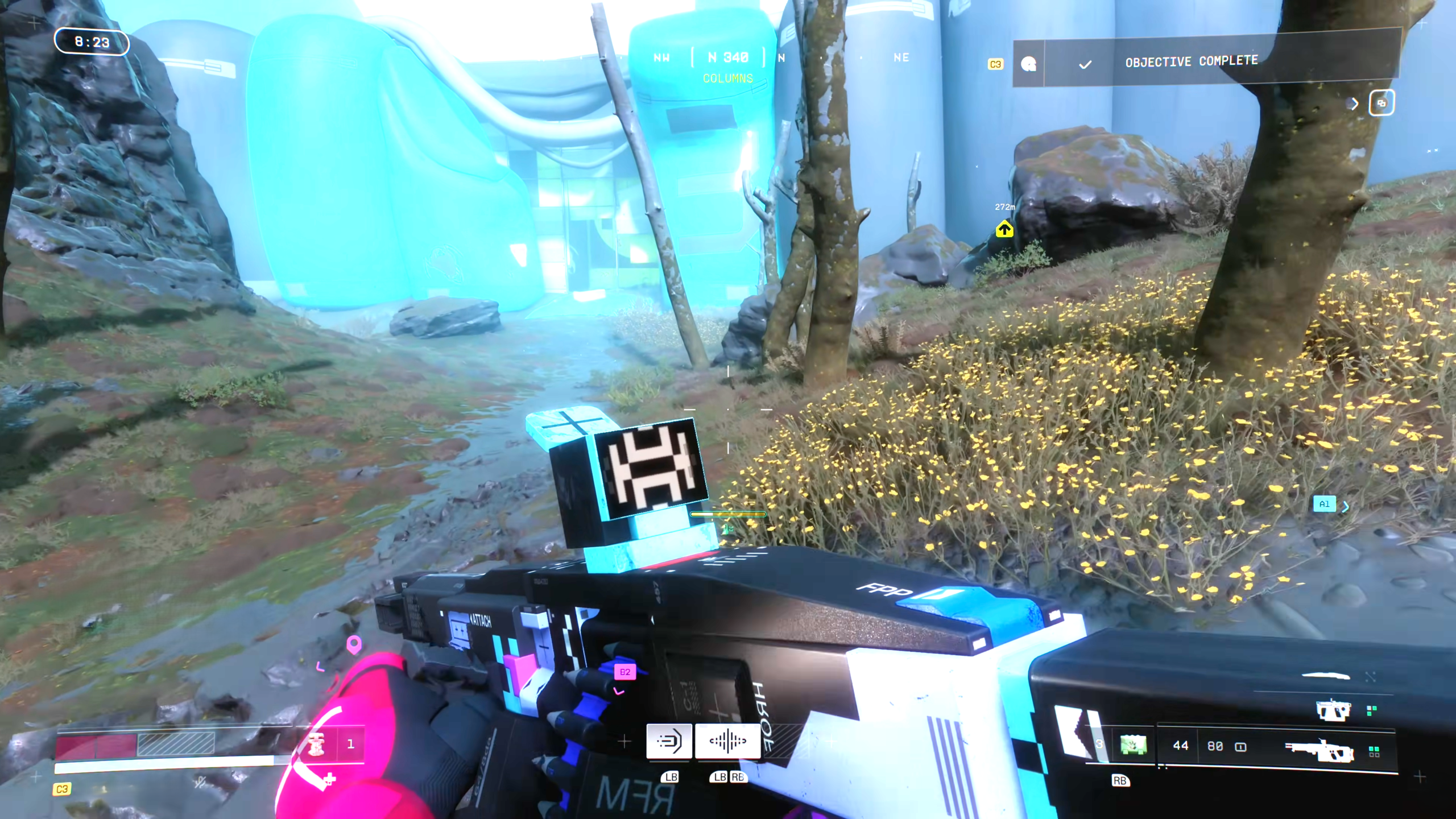Select the equipped rifle weapon icon
This screenshot has width=1456, height=819.
pos(1318,750)
